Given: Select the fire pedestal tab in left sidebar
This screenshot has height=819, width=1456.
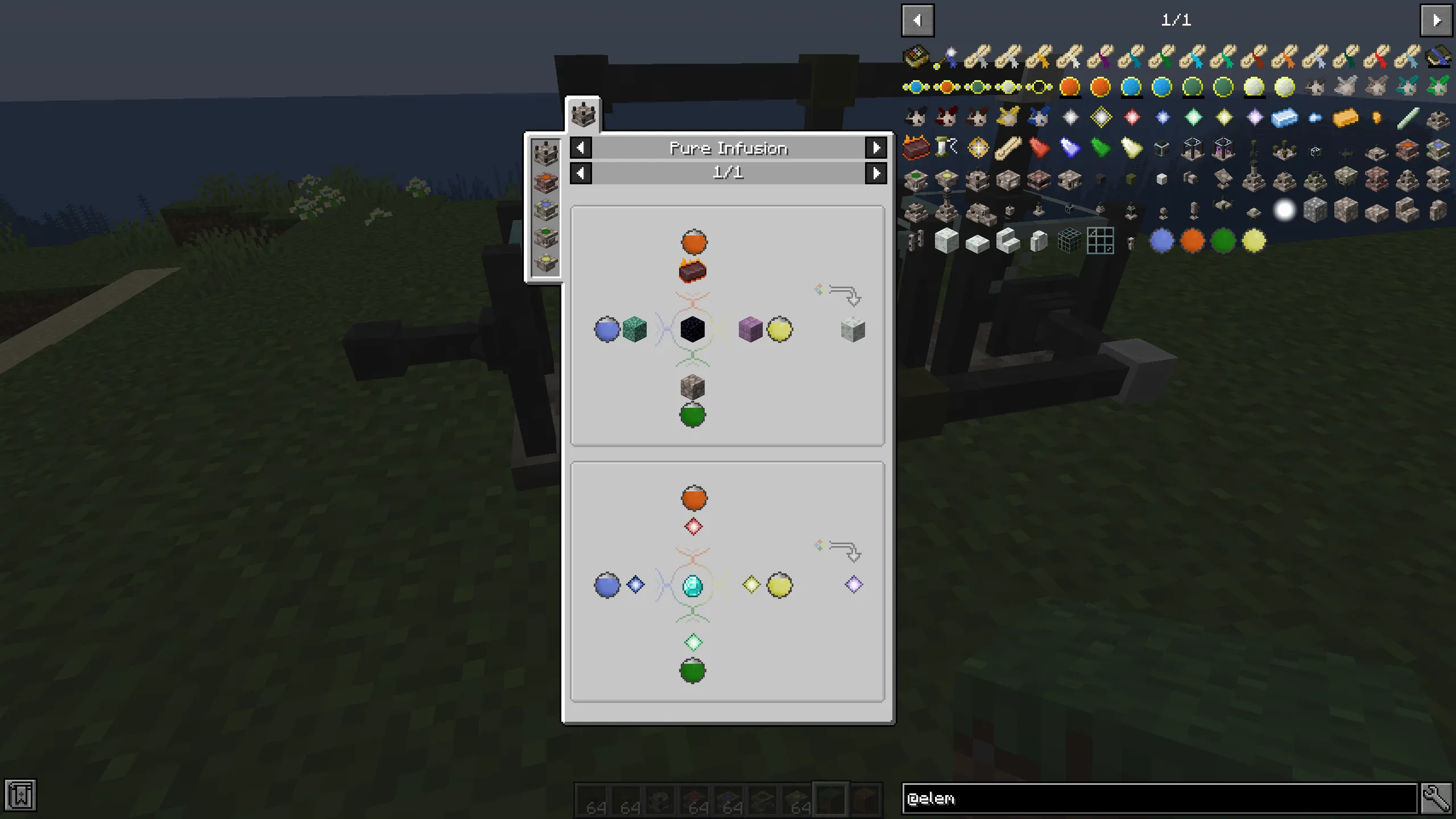Looking at the screenshot, I should tap(545, 181).
